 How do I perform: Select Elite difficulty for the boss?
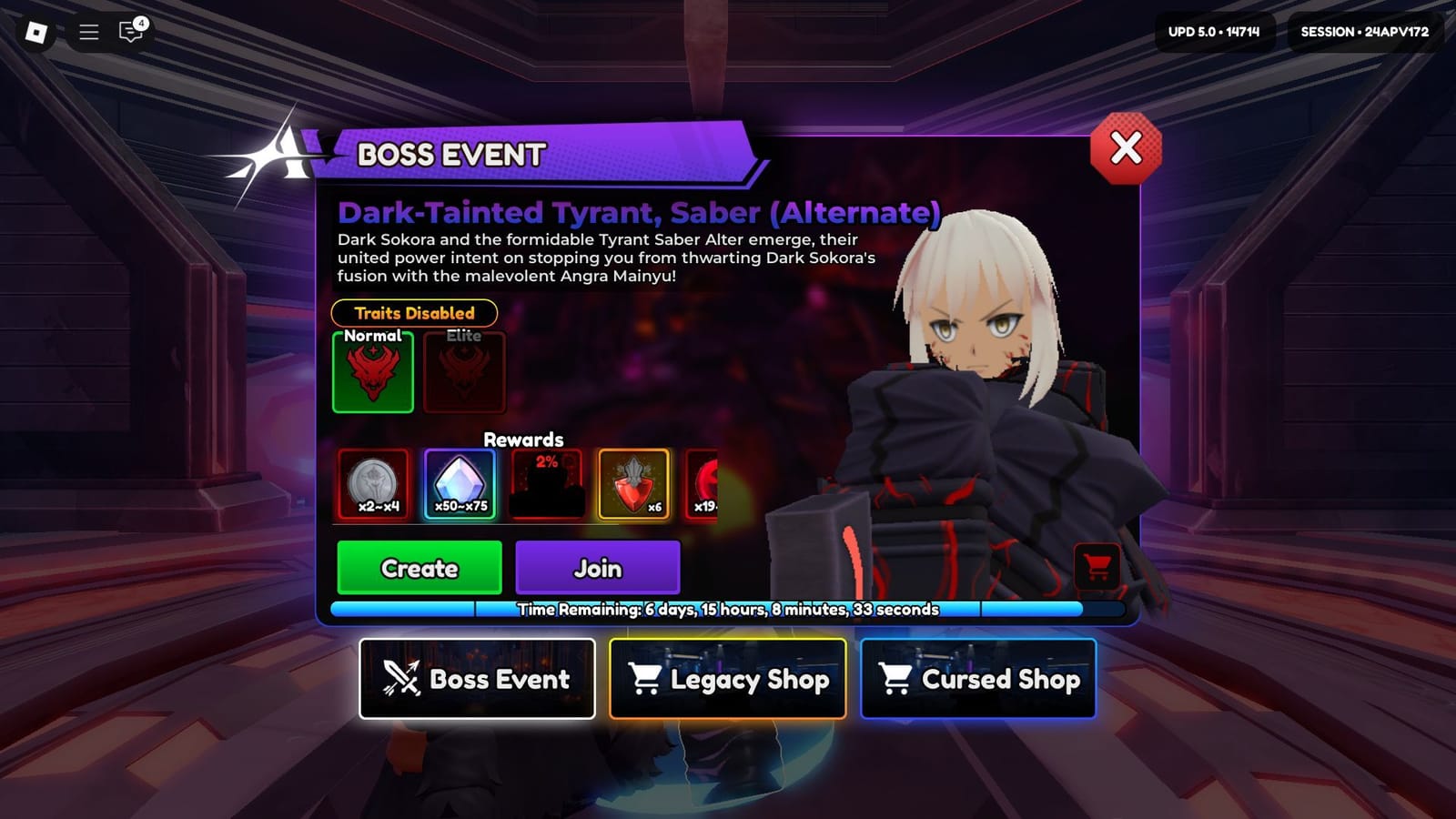(463, 372)
